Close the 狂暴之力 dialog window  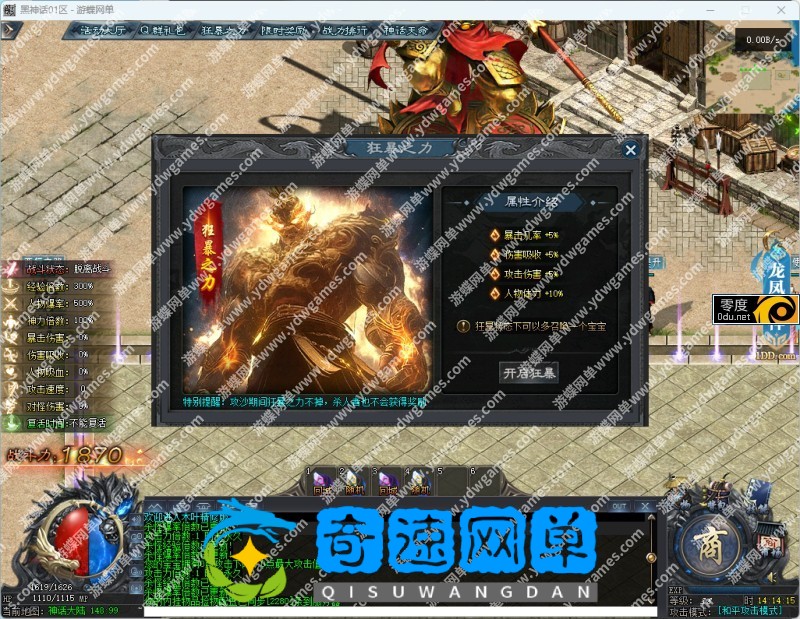(x=630, y=150)
